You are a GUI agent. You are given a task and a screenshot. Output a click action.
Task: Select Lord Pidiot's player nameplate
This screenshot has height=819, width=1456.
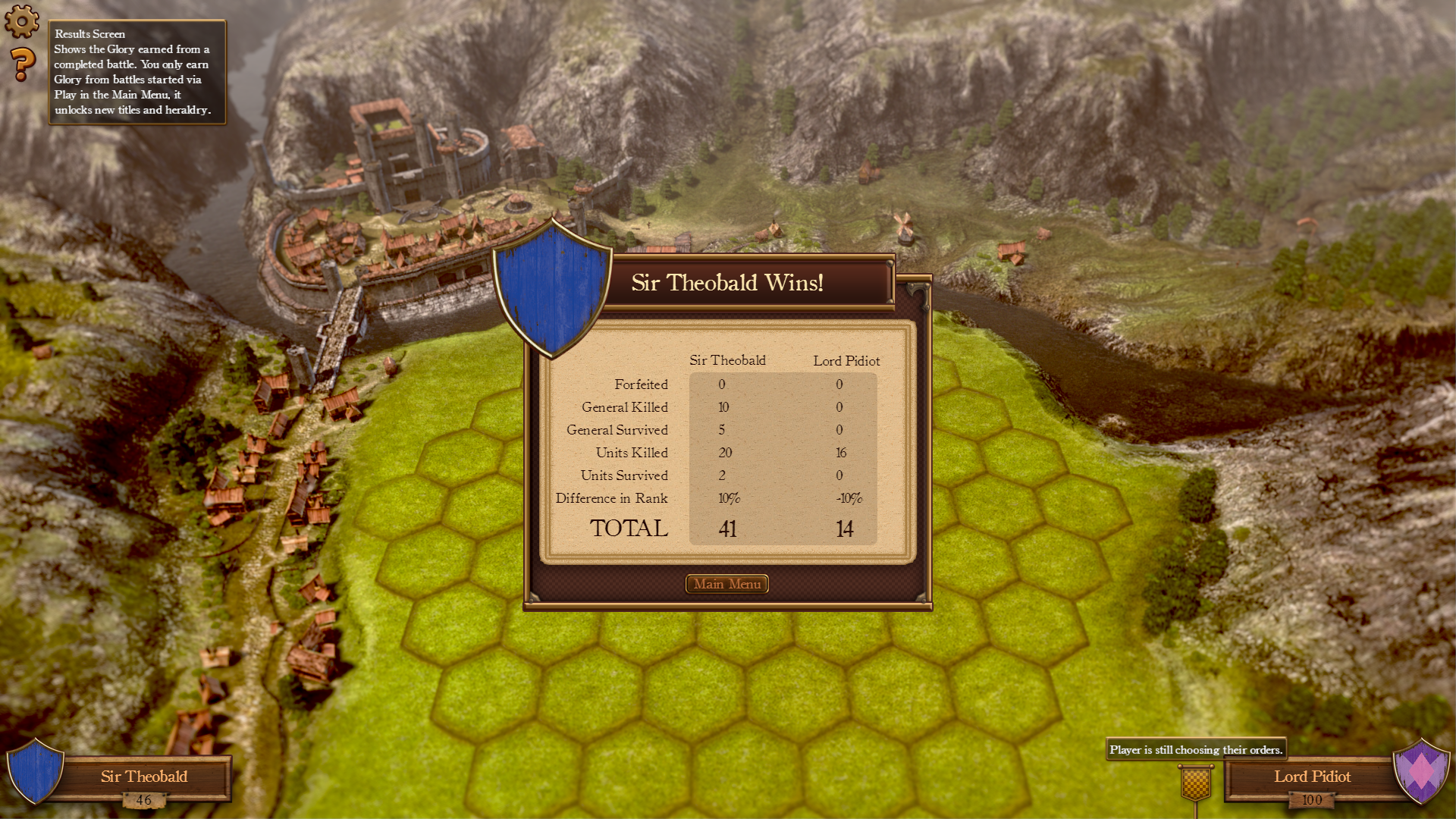coord(1311,777)
